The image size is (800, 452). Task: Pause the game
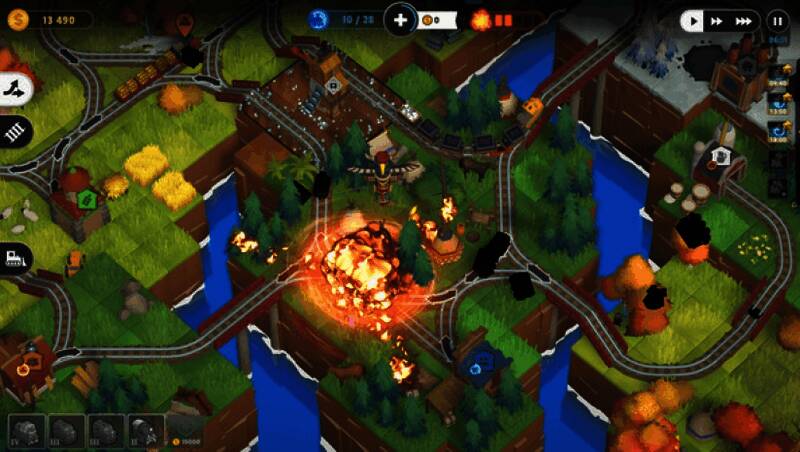point(777,20)
